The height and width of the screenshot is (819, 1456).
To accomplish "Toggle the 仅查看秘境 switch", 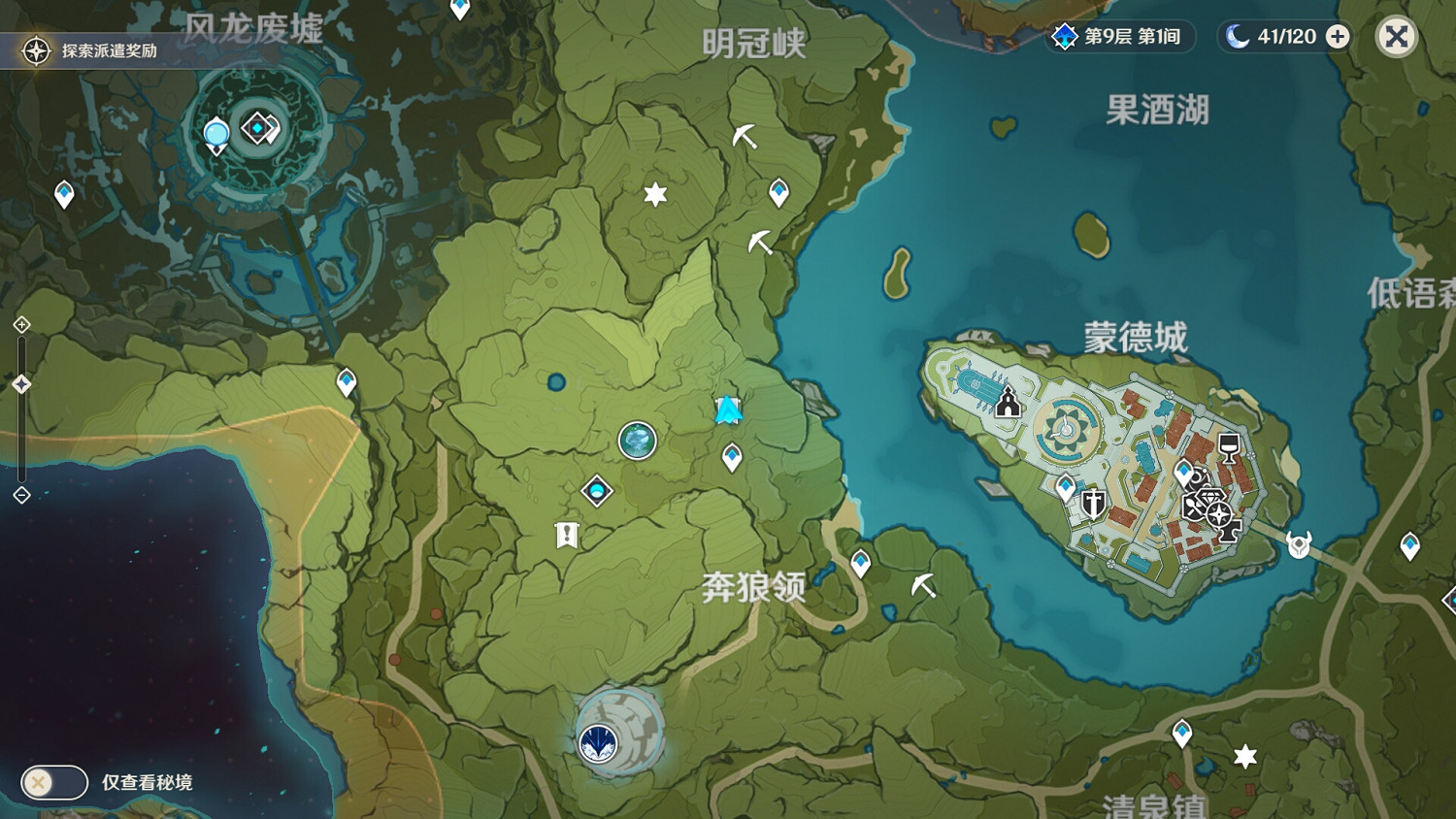I will pyautogui.click(x=53, y=782).
